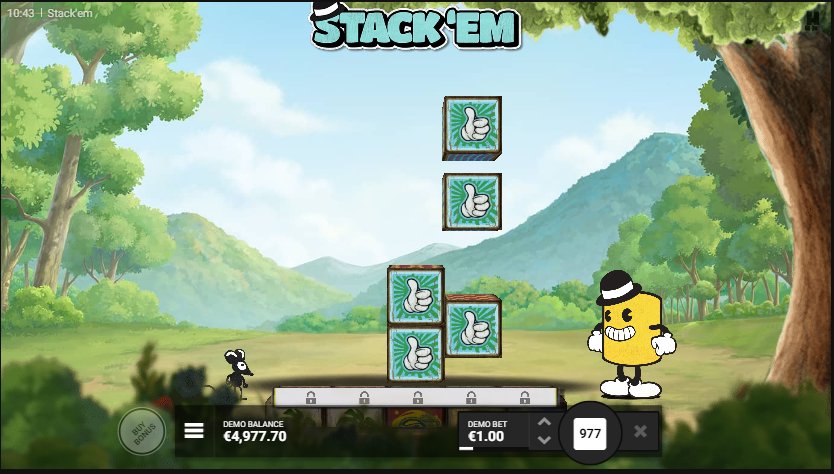Click the autoplay counter showing 977
Viewport: 834px width, 474px height.
pos(590,433)
